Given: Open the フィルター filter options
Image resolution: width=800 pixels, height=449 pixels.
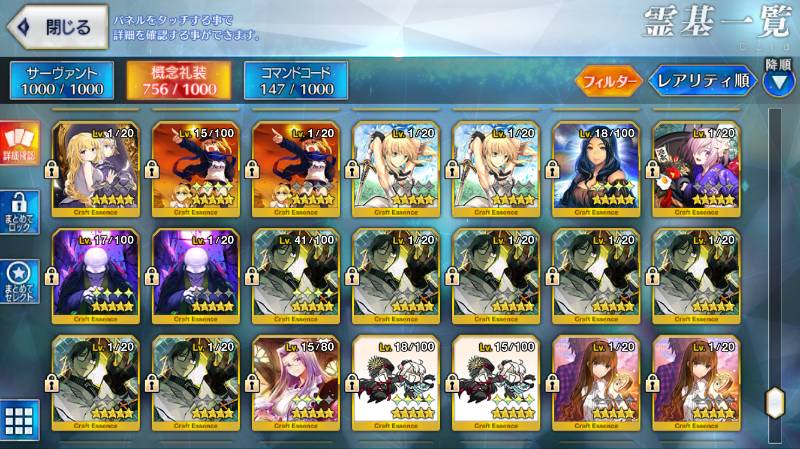Looking at the screenshot, I should coord(608,80).
